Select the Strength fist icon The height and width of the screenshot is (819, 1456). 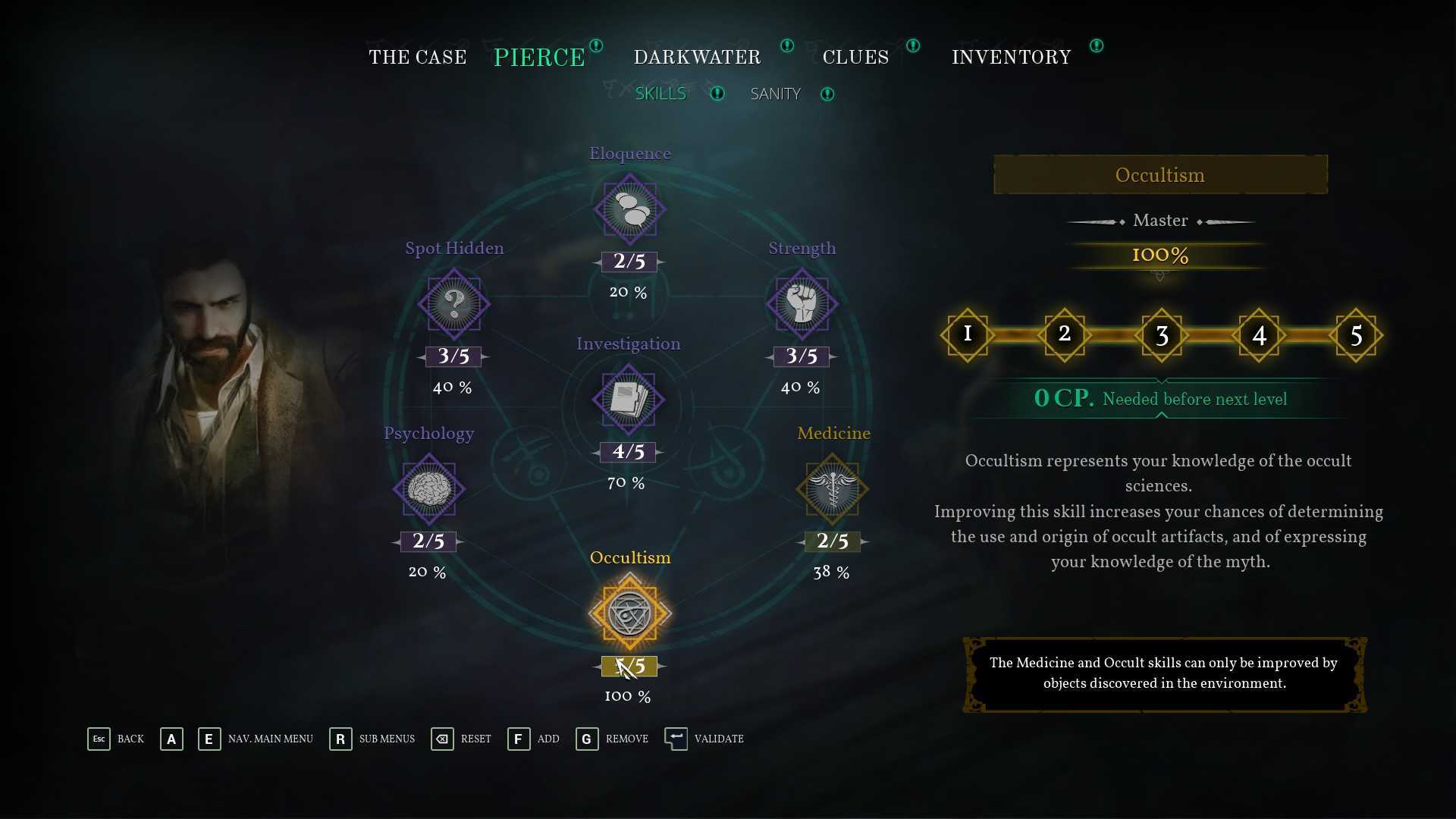(x=802, y=304)
